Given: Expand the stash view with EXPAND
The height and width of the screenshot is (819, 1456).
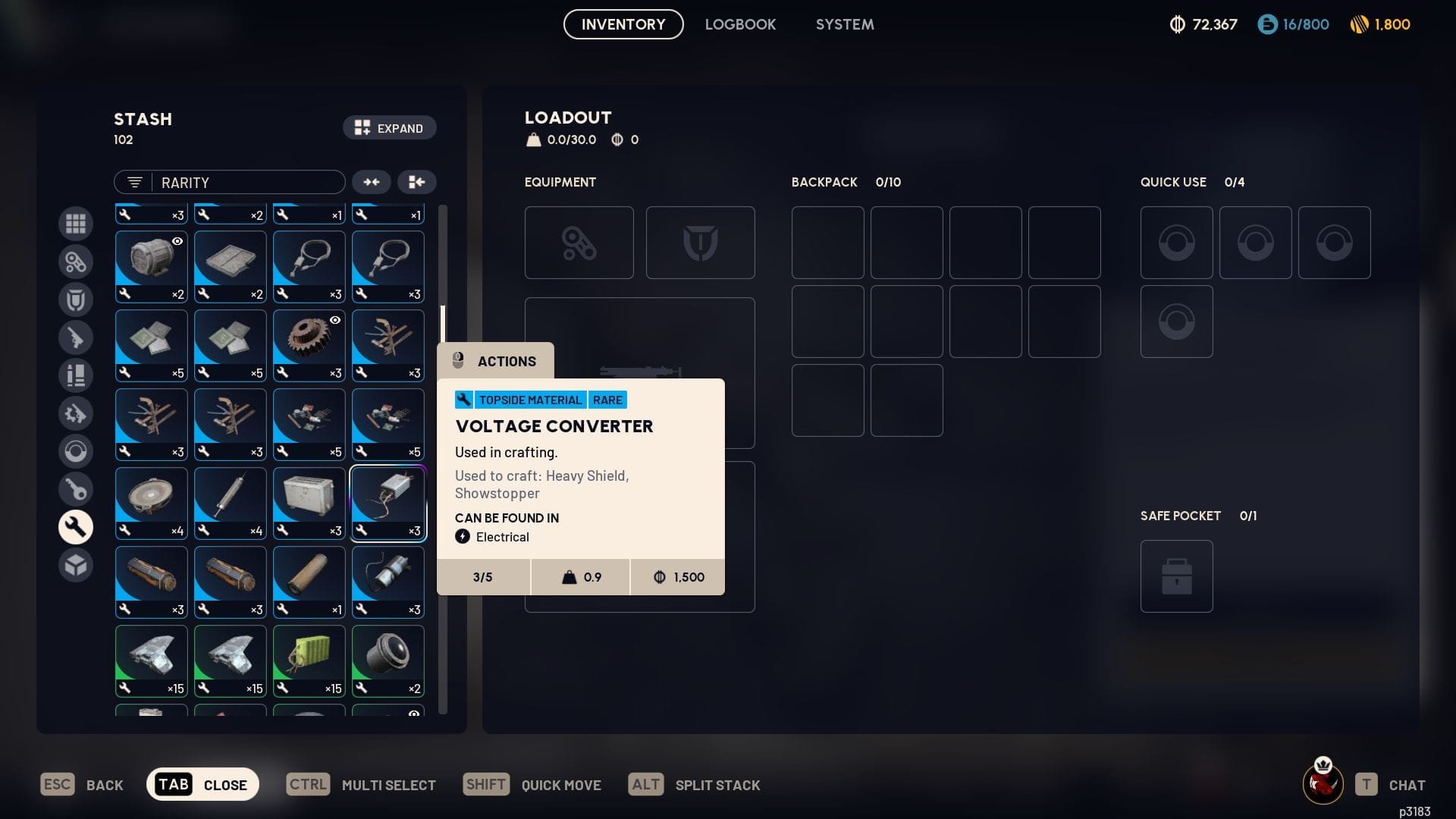Looking at the screenshot, I should tap(389, 127).
